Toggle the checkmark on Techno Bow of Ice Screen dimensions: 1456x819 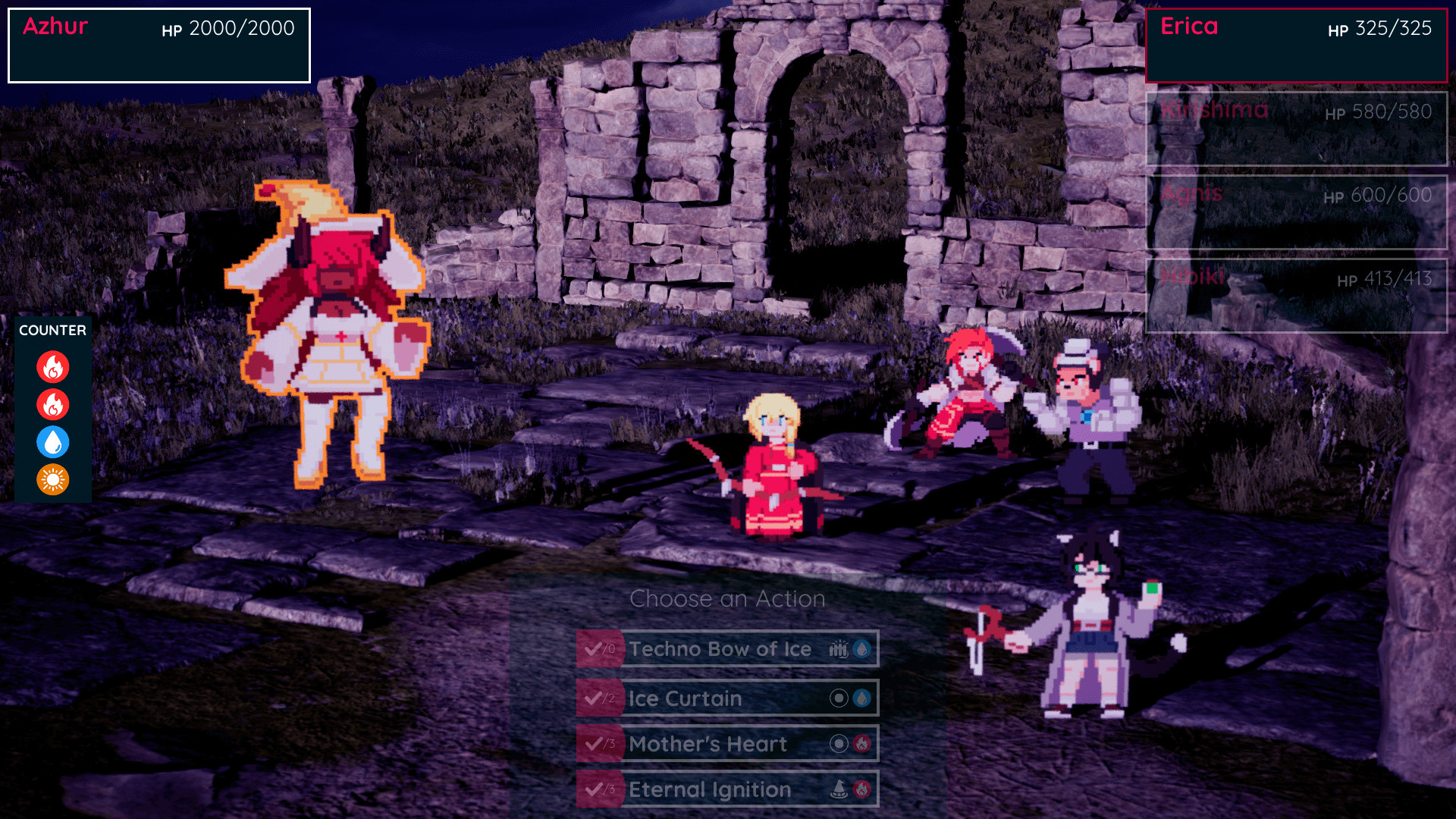595,649
